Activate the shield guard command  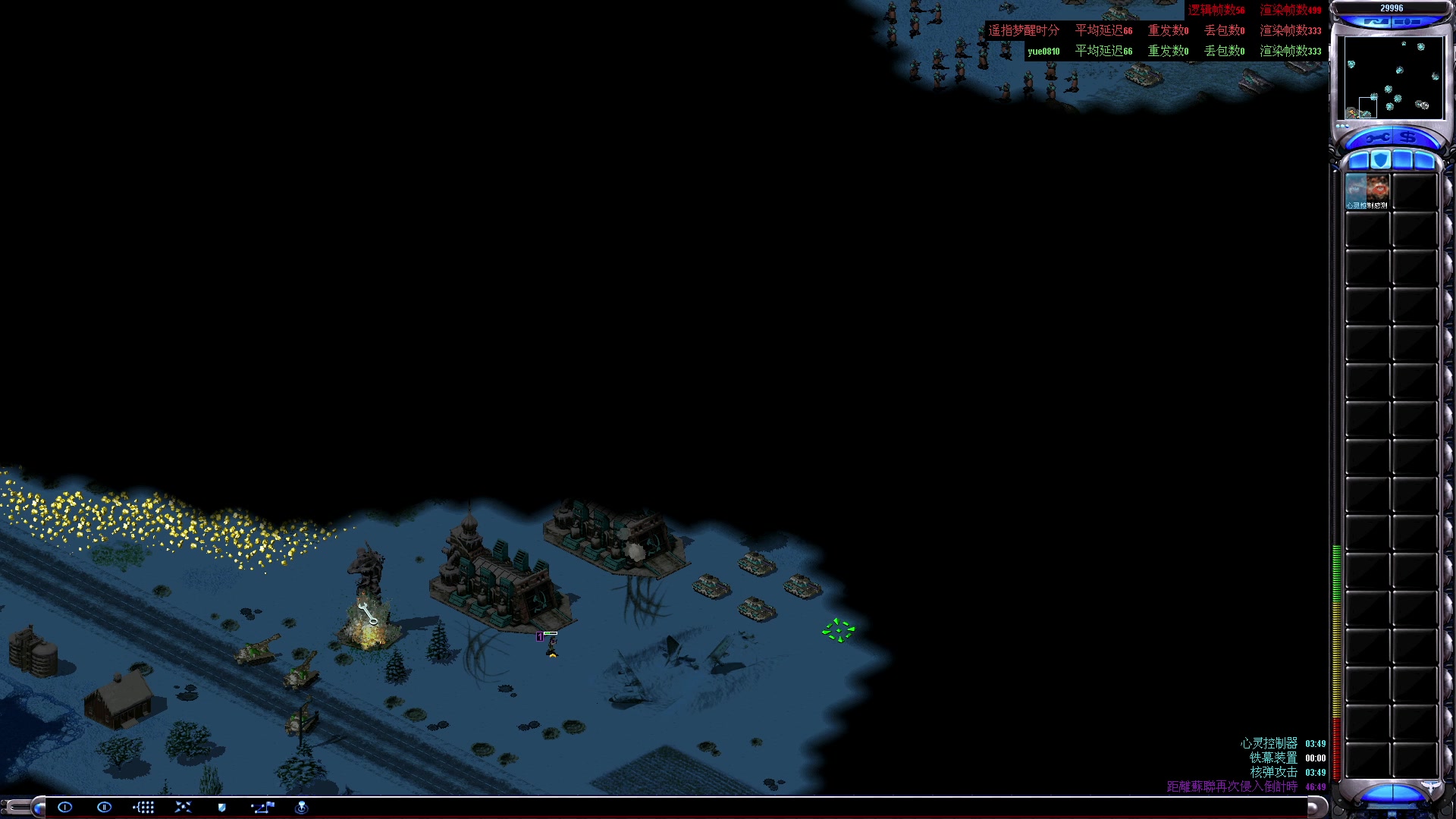[x=222, y=807]
